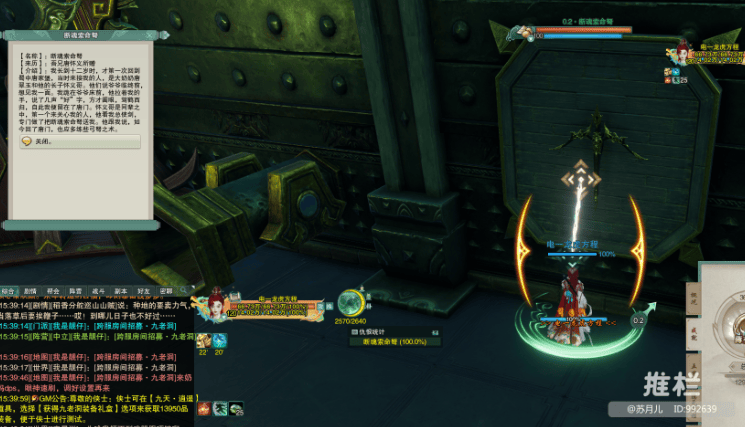This screenshot has height=427, width=745.
Task: Open the 帮会 chat tab
Action: click(53, 292)
